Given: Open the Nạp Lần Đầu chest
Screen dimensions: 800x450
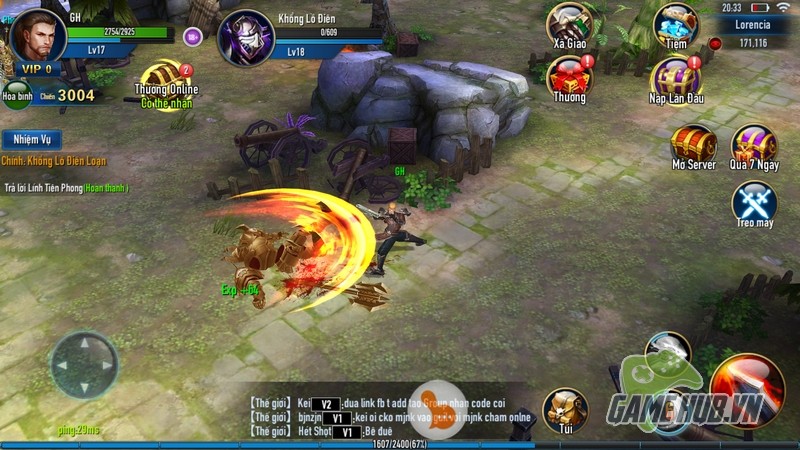Looking at the screenshot, I should [x=676, y=78].
